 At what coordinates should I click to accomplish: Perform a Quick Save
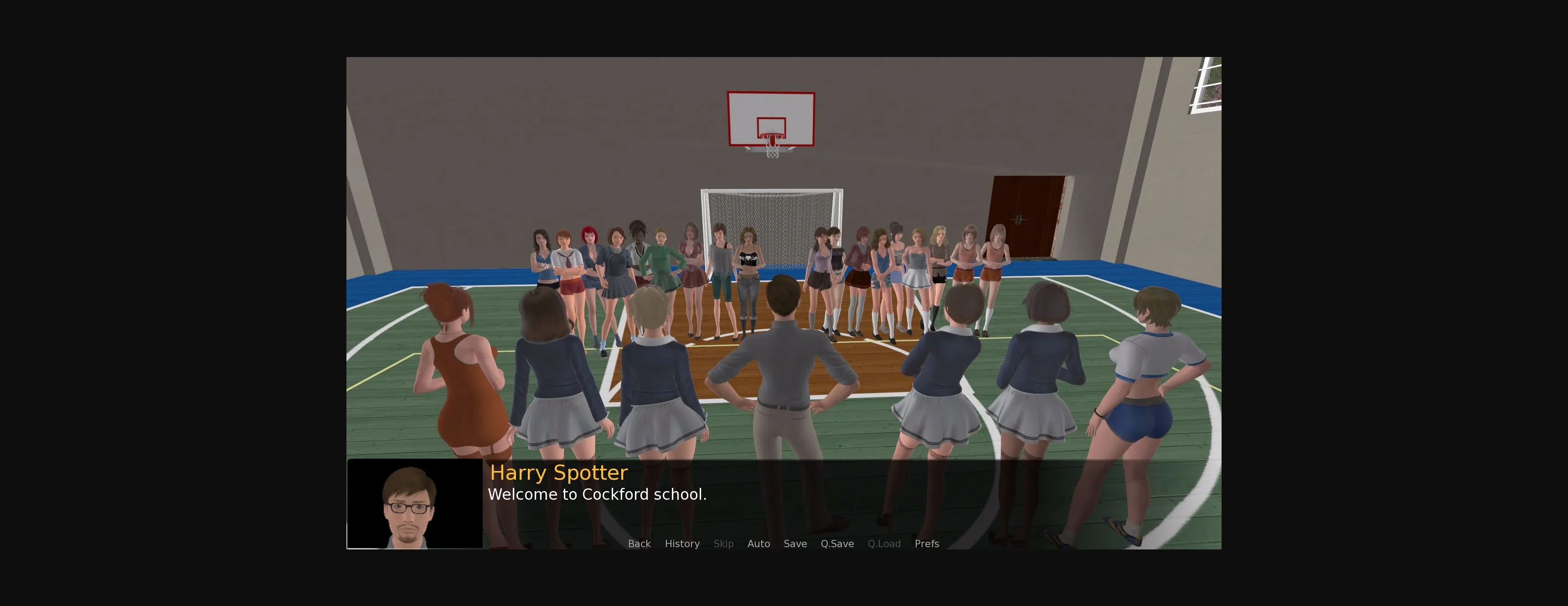pos(837,543)
